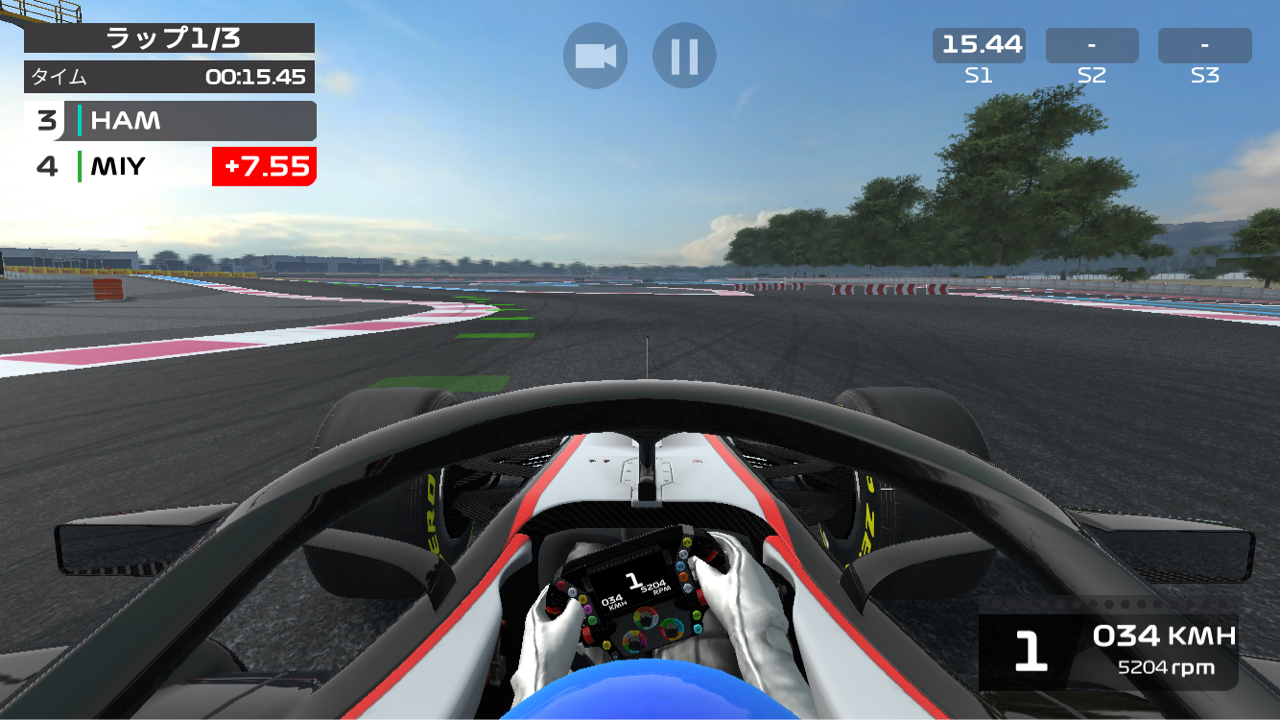
Task: Click the green button near the left grip
Action: coord(590,618)
